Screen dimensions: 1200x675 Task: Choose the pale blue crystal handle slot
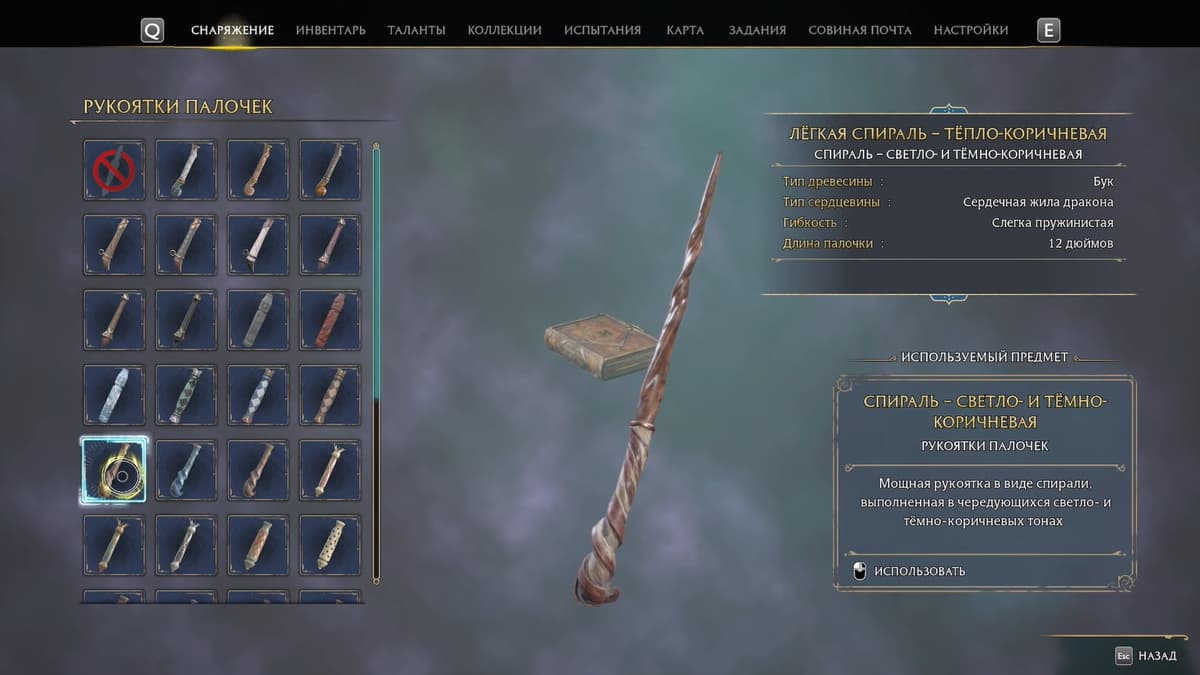[x=114, y=395]
